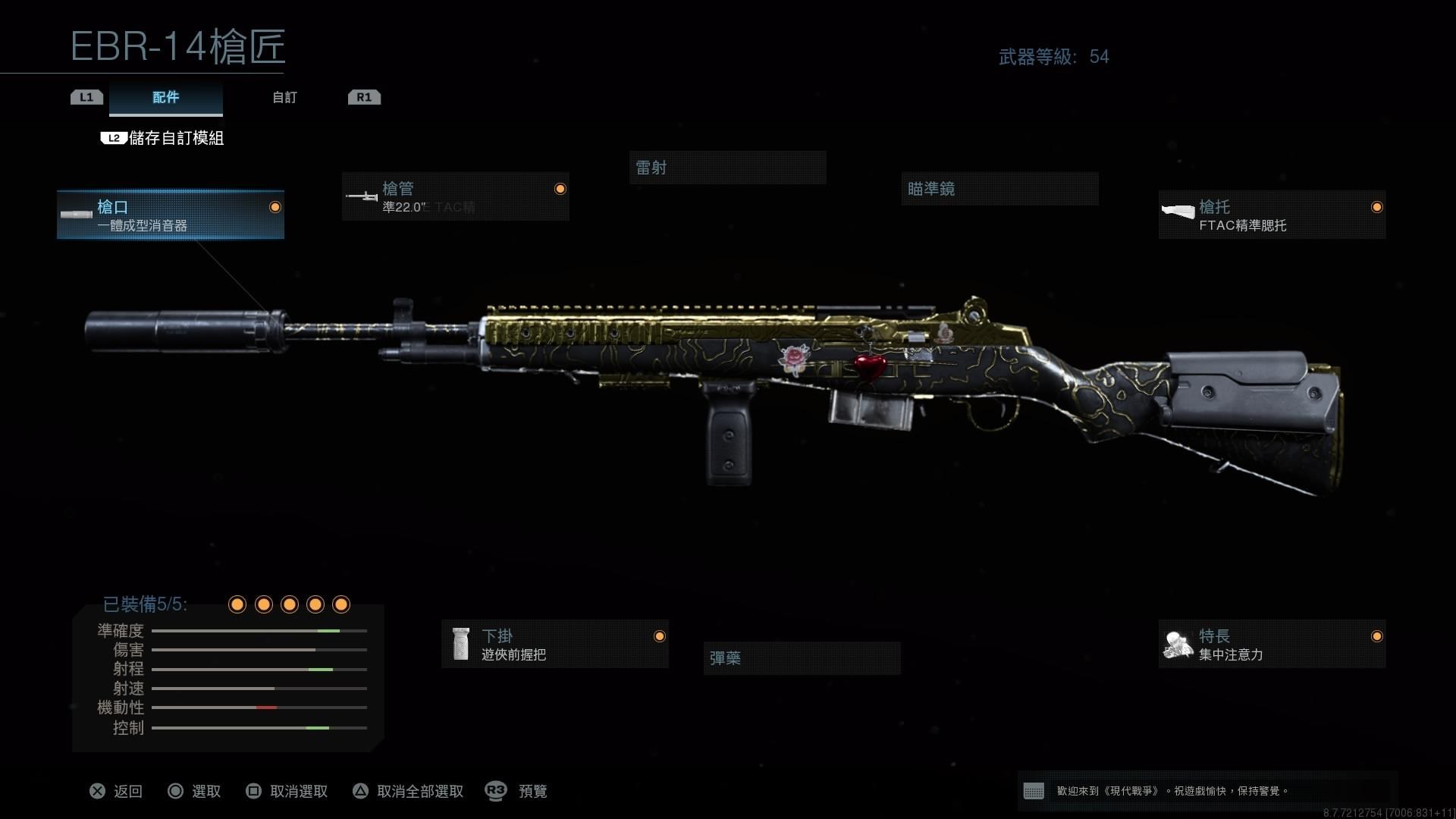Open the 預覽 weapon preview

click(x=516, y=792)
